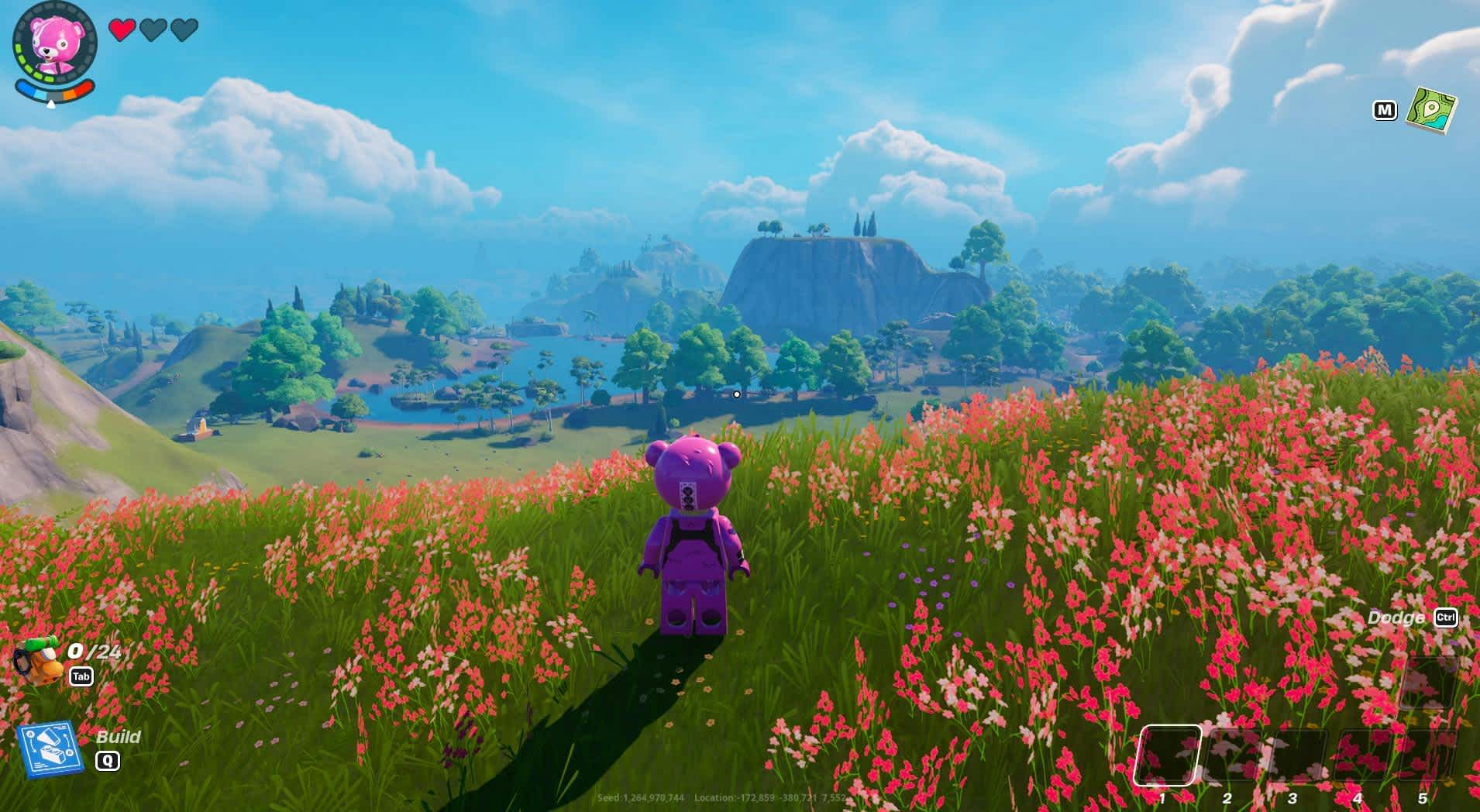Screen dimensions: 1480x812
Task: Click the Q key hint beside Build
Action: [106, 761]
